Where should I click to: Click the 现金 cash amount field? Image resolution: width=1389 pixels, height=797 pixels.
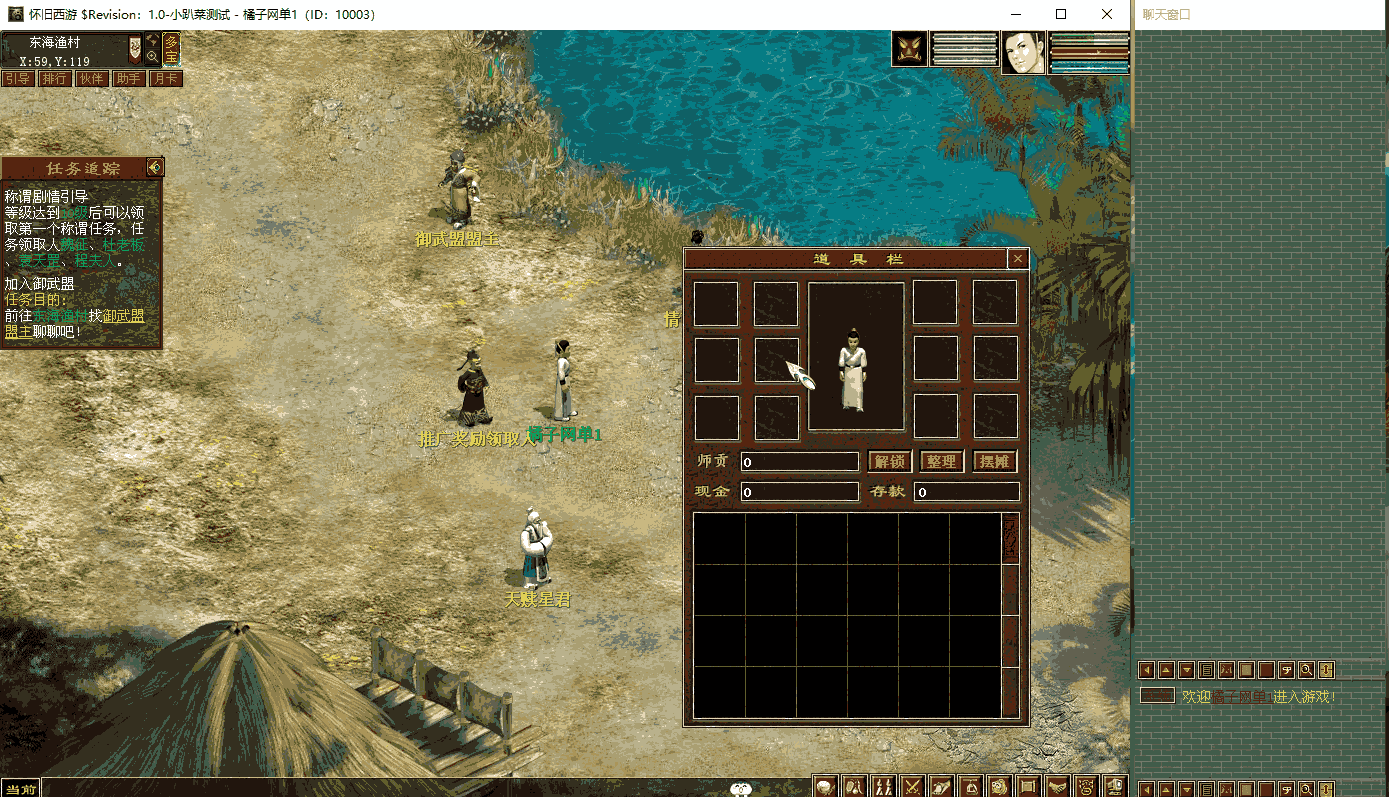pyautogui.click(x=800, y=492)
